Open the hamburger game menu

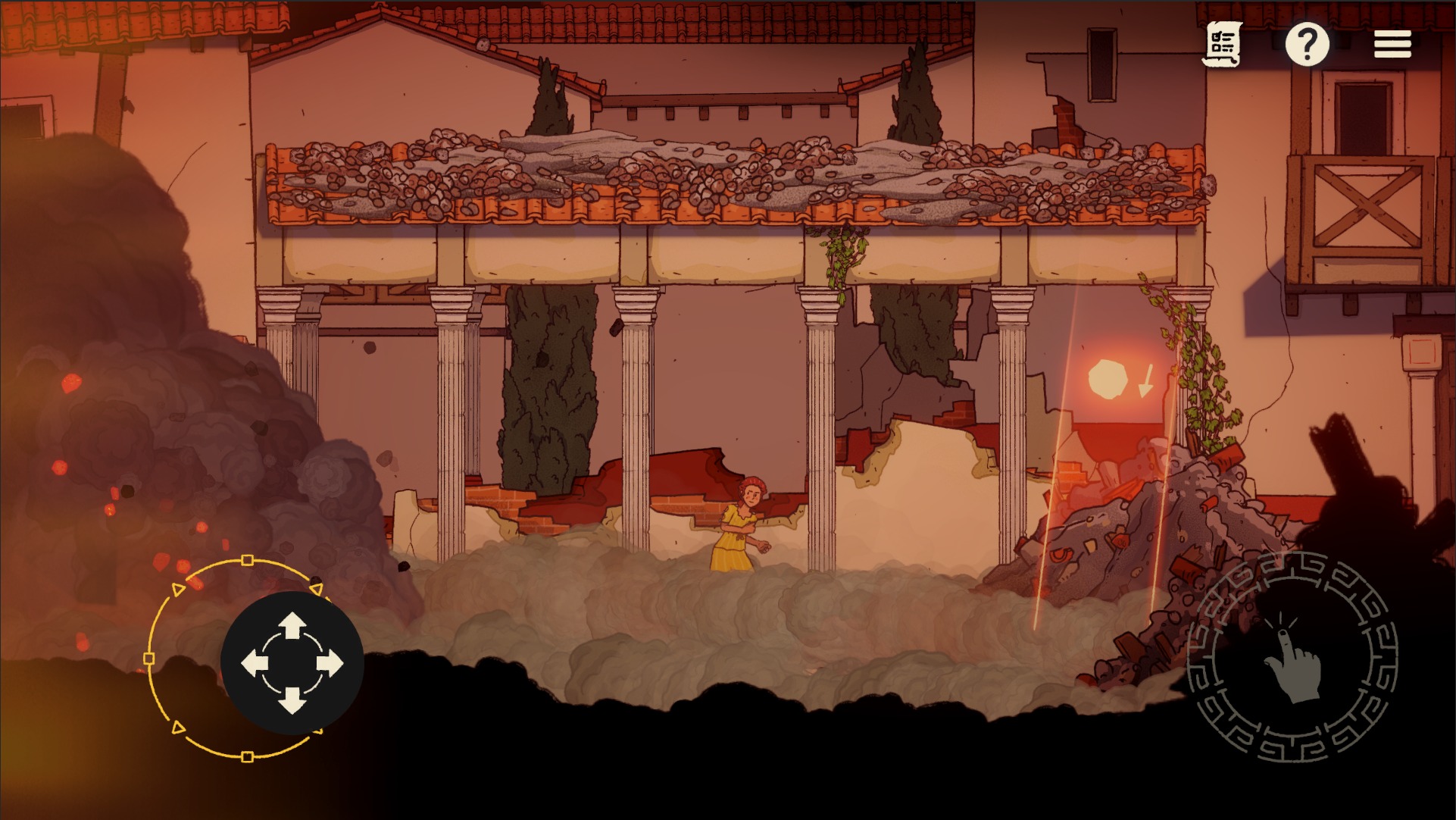pos(1392,44)
